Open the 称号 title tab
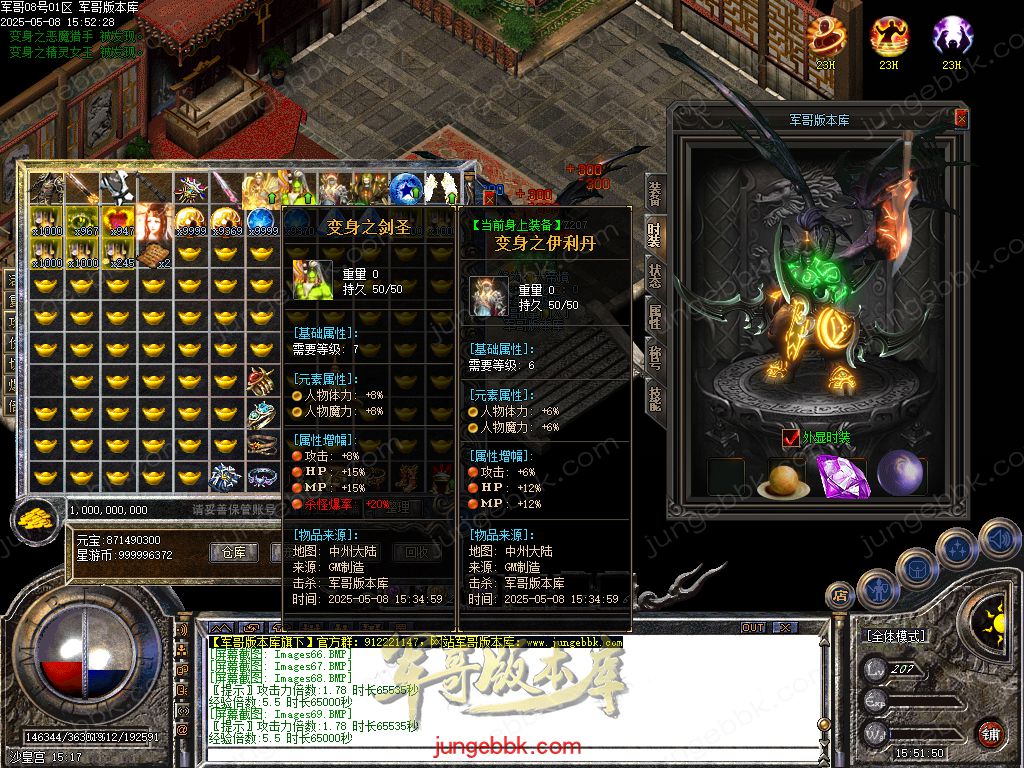 coord(655,357)
